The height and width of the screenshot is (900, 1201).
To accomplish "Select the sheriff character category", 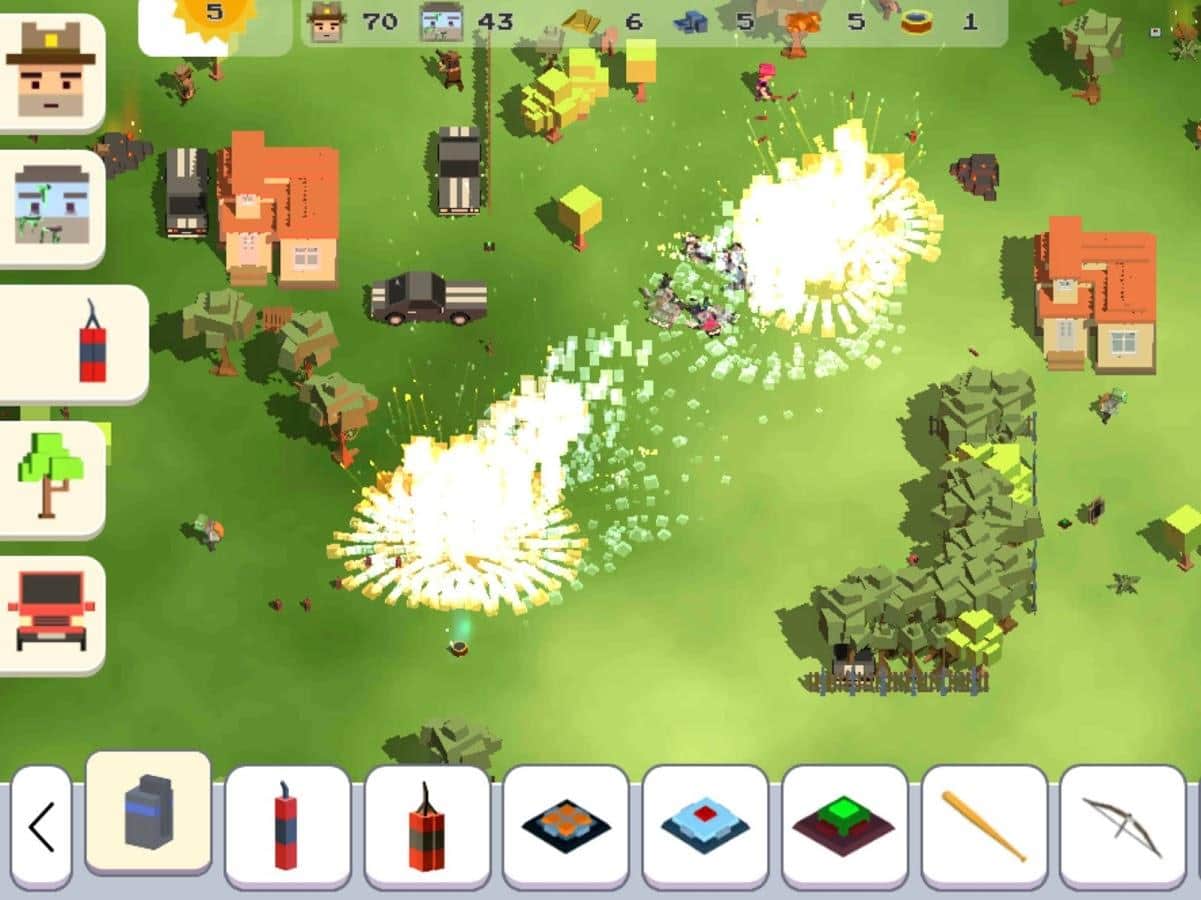I will (x=51, y=72).
